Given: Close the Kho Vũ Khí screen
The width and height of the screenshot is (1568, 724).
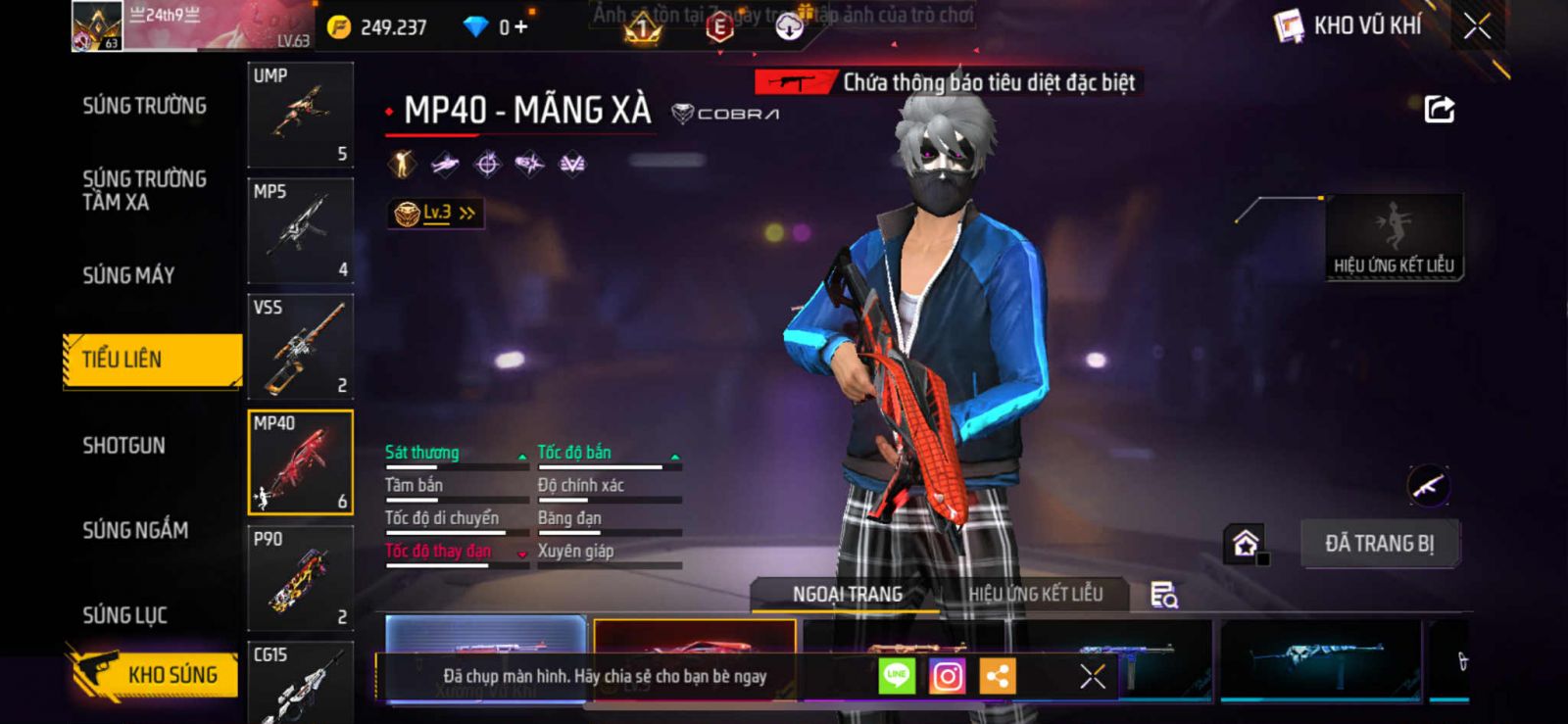Looking at the screenshot, I should (x=1477, y=26).
